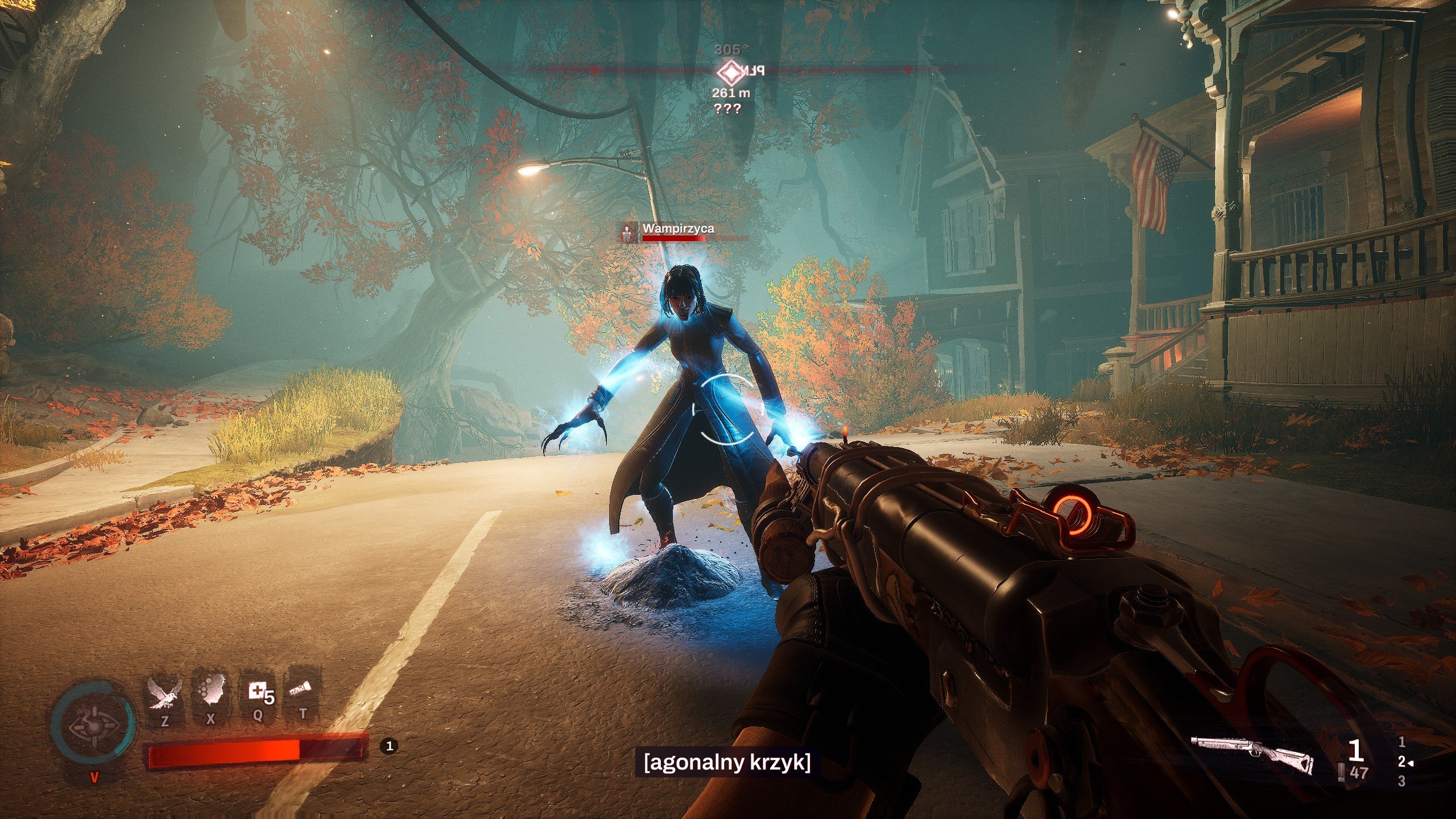This screenshot has width=1456, height=819.
Task: Click the equipped shotgun weapon icon
Action: pos(1253,754)
